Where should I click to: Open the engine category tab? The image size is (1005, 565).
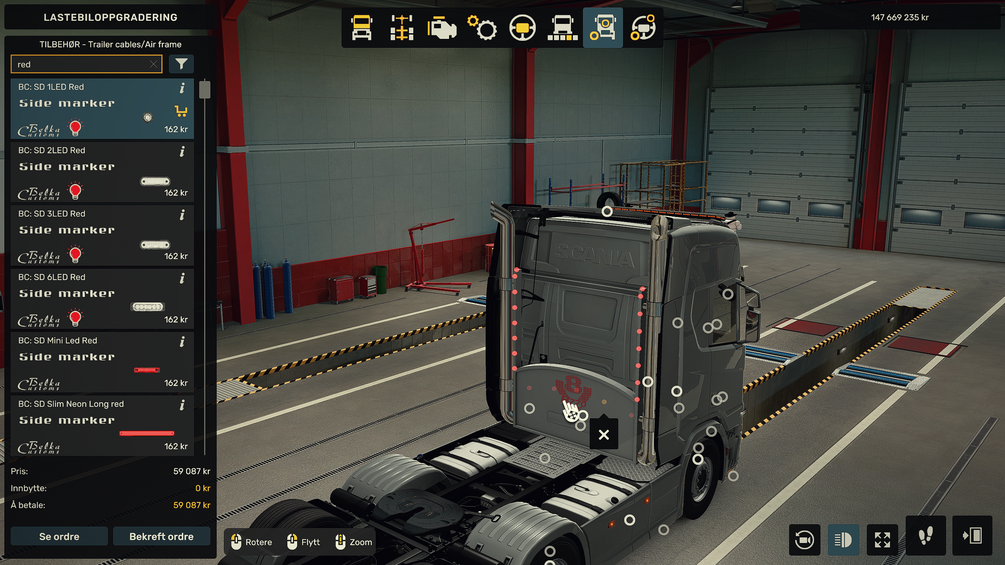[442, 28]
